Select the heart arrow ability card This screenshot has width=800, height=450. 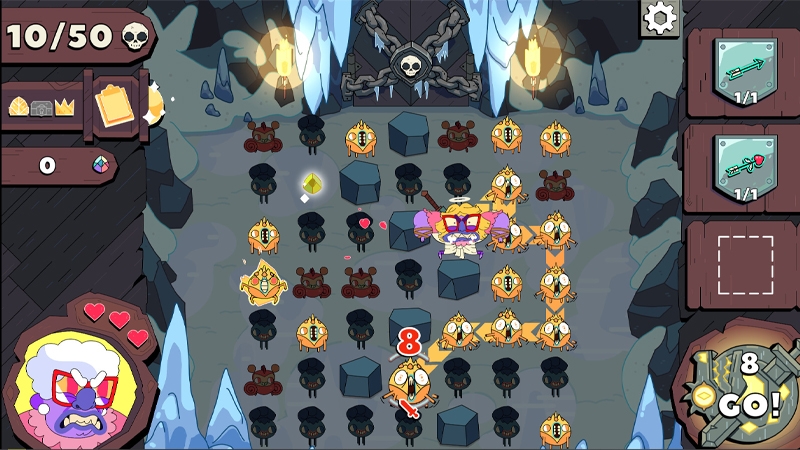[745, 165]
